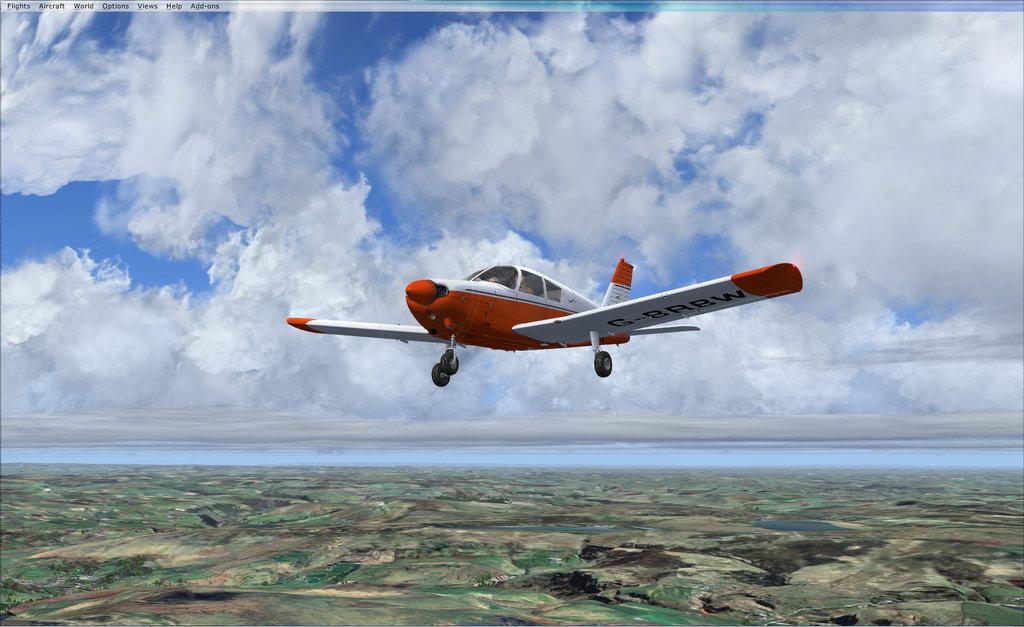Open the Options menu
Screen dimensions: 1024x627
115,6
